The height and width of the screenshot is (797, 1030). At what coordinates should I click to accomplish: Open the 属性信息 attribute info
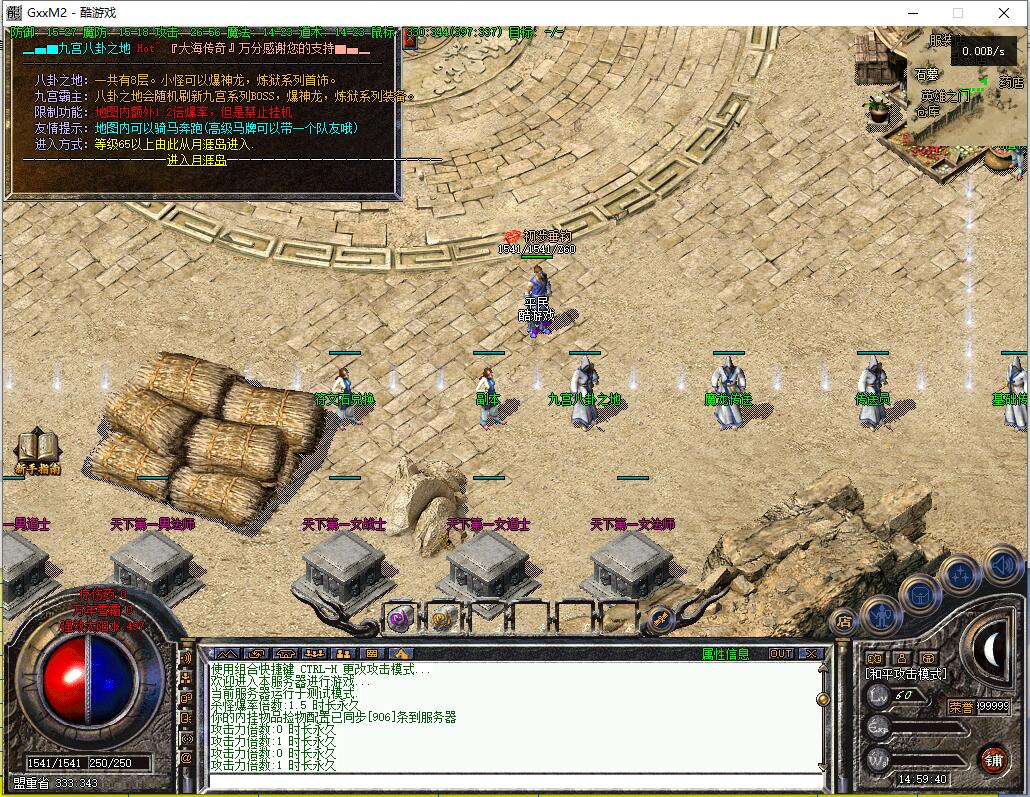pyautogui.click(x=725, y=654)
